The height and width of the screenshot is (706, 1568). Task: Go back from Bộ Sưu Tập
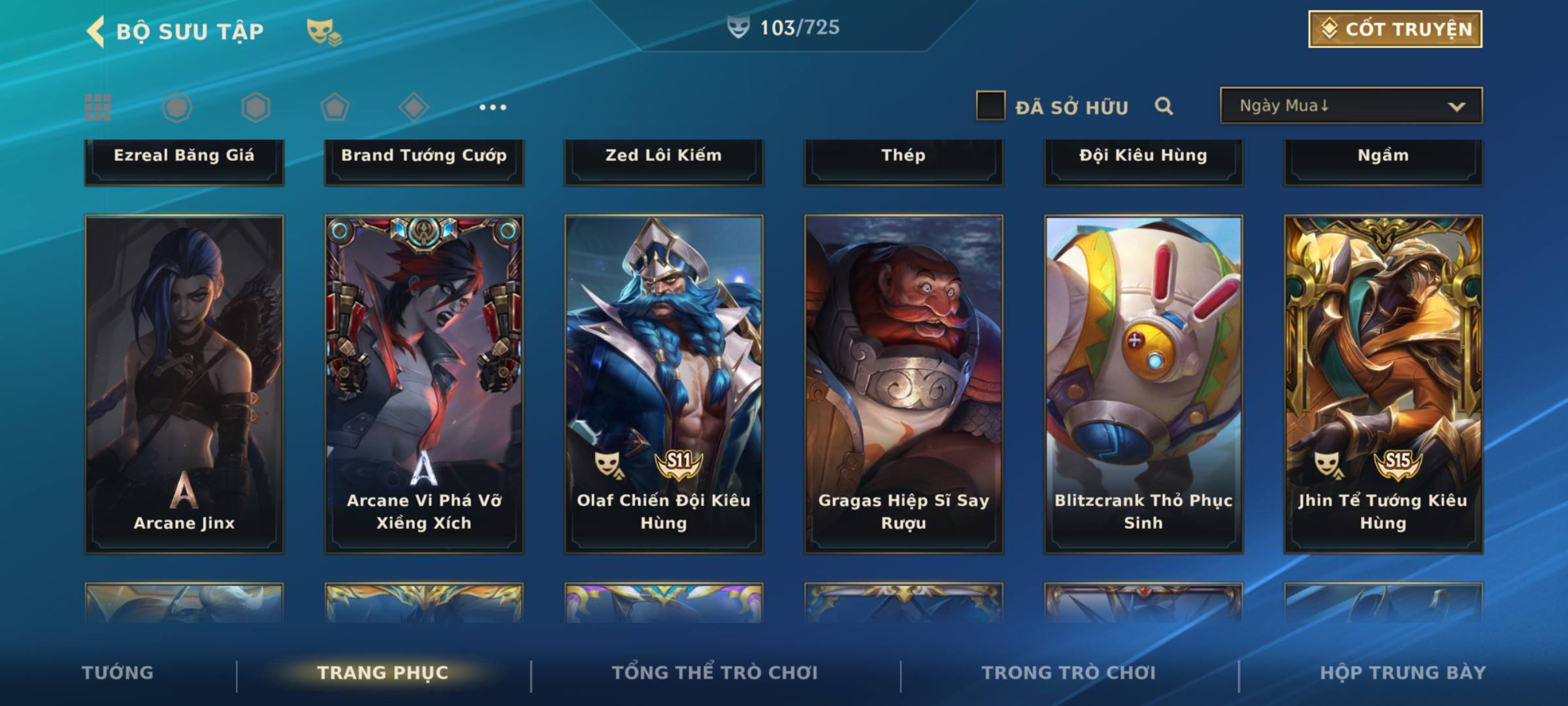pos(97,31)
